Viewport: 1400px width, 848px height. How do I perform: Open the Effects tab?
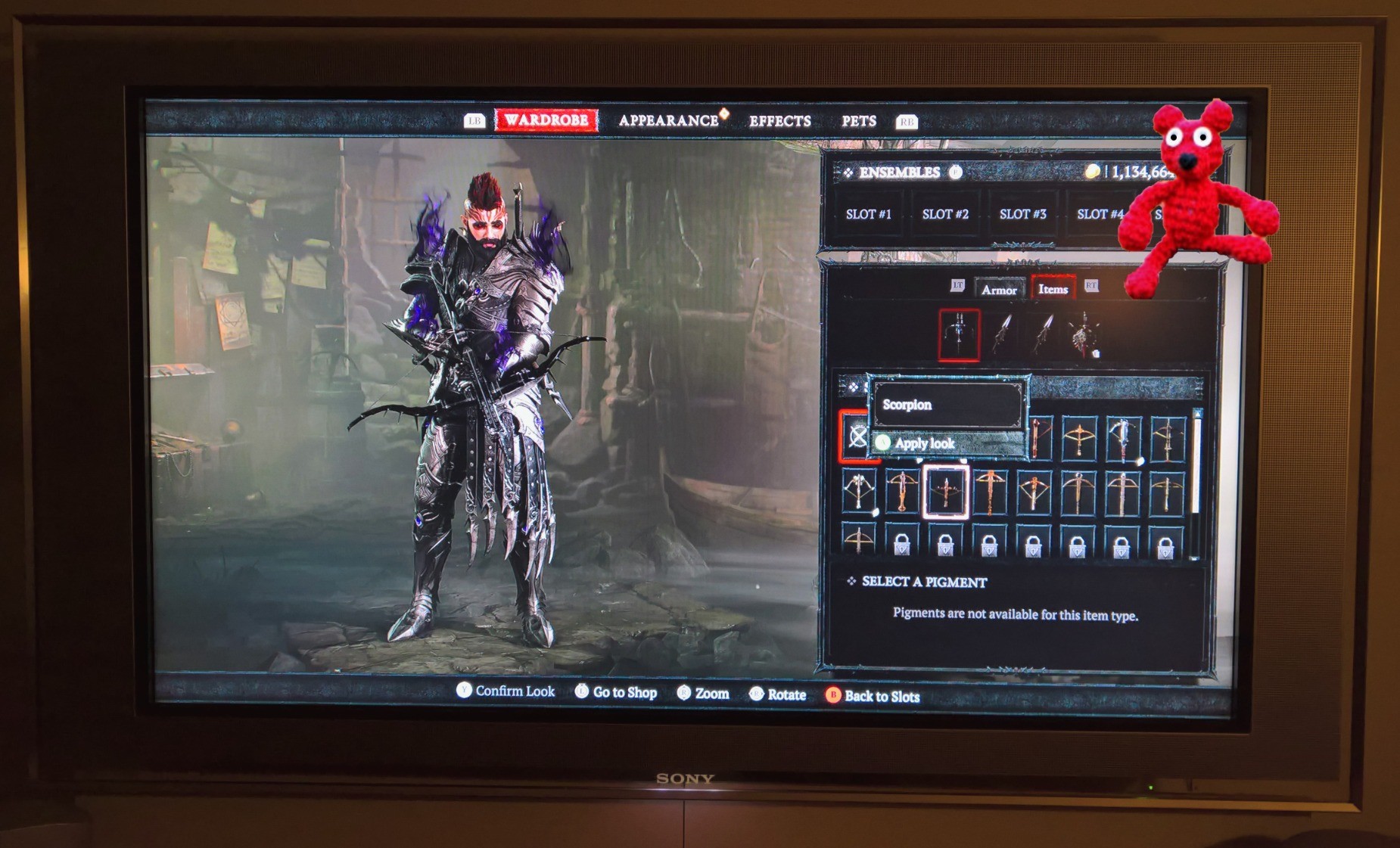[779, 121]
